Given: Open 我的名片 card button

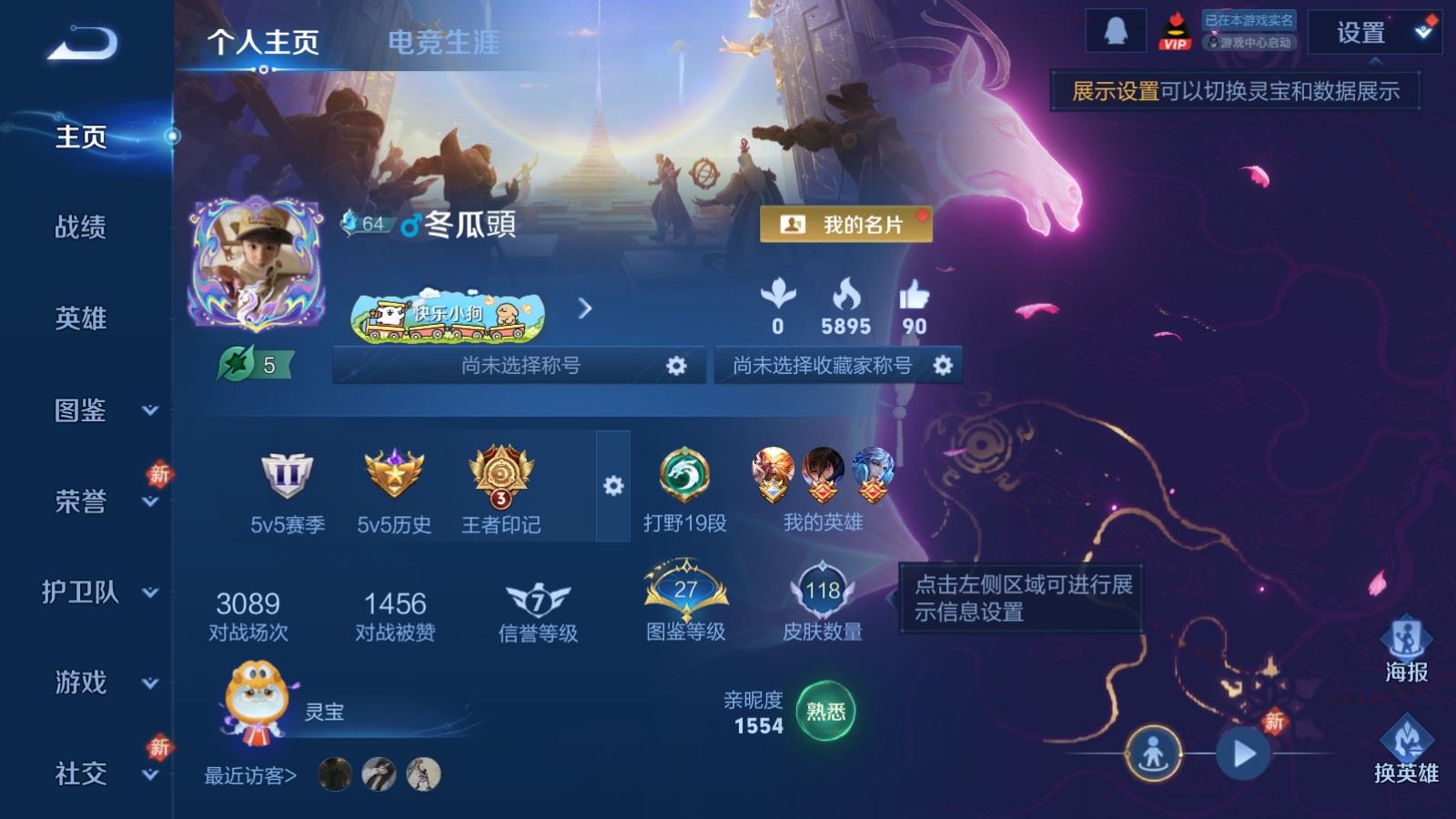Looking at the screenshot, I should click(845, 224).
